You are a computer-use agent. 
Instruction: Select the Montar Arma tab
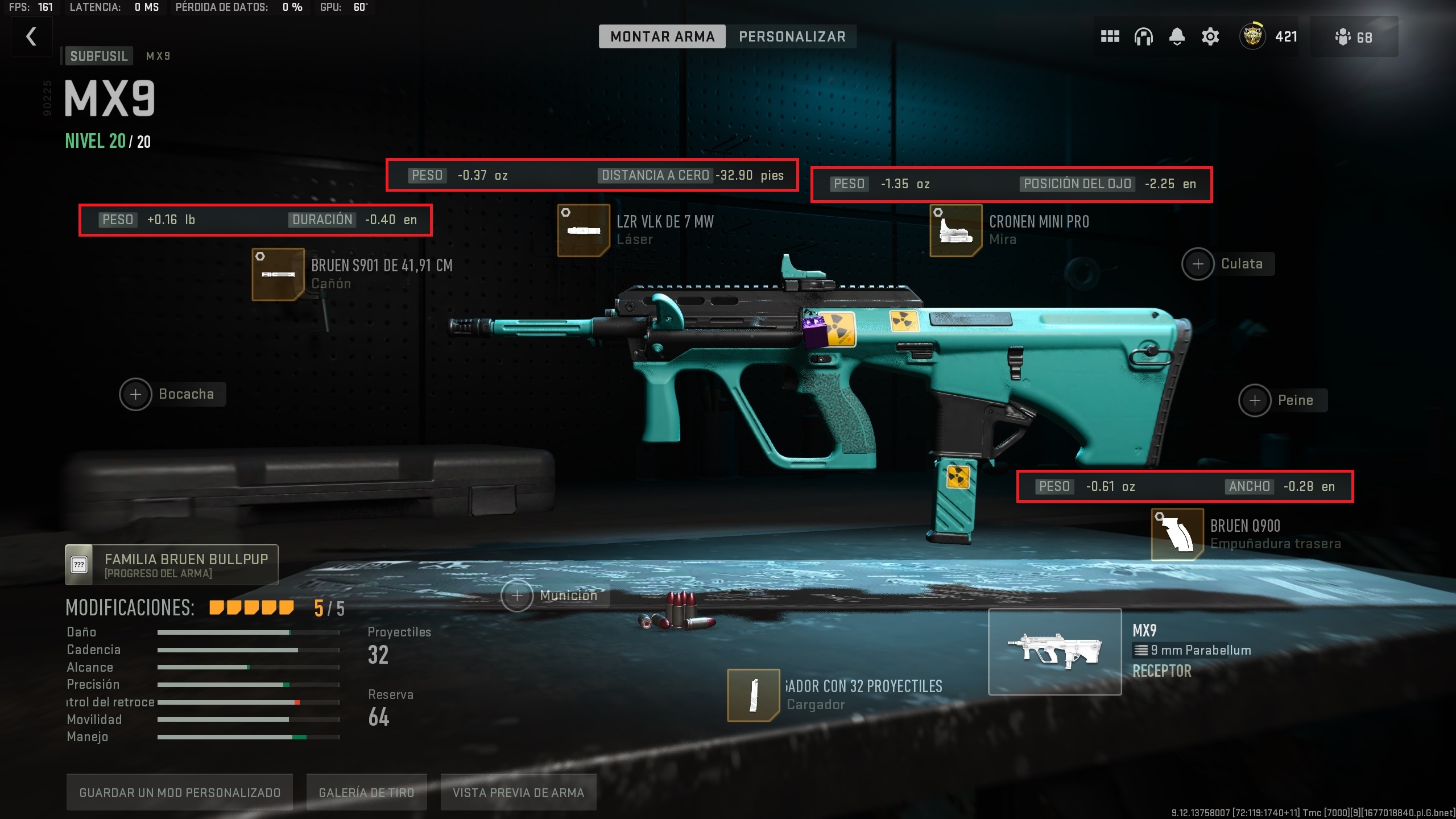(x=662, y=36)
